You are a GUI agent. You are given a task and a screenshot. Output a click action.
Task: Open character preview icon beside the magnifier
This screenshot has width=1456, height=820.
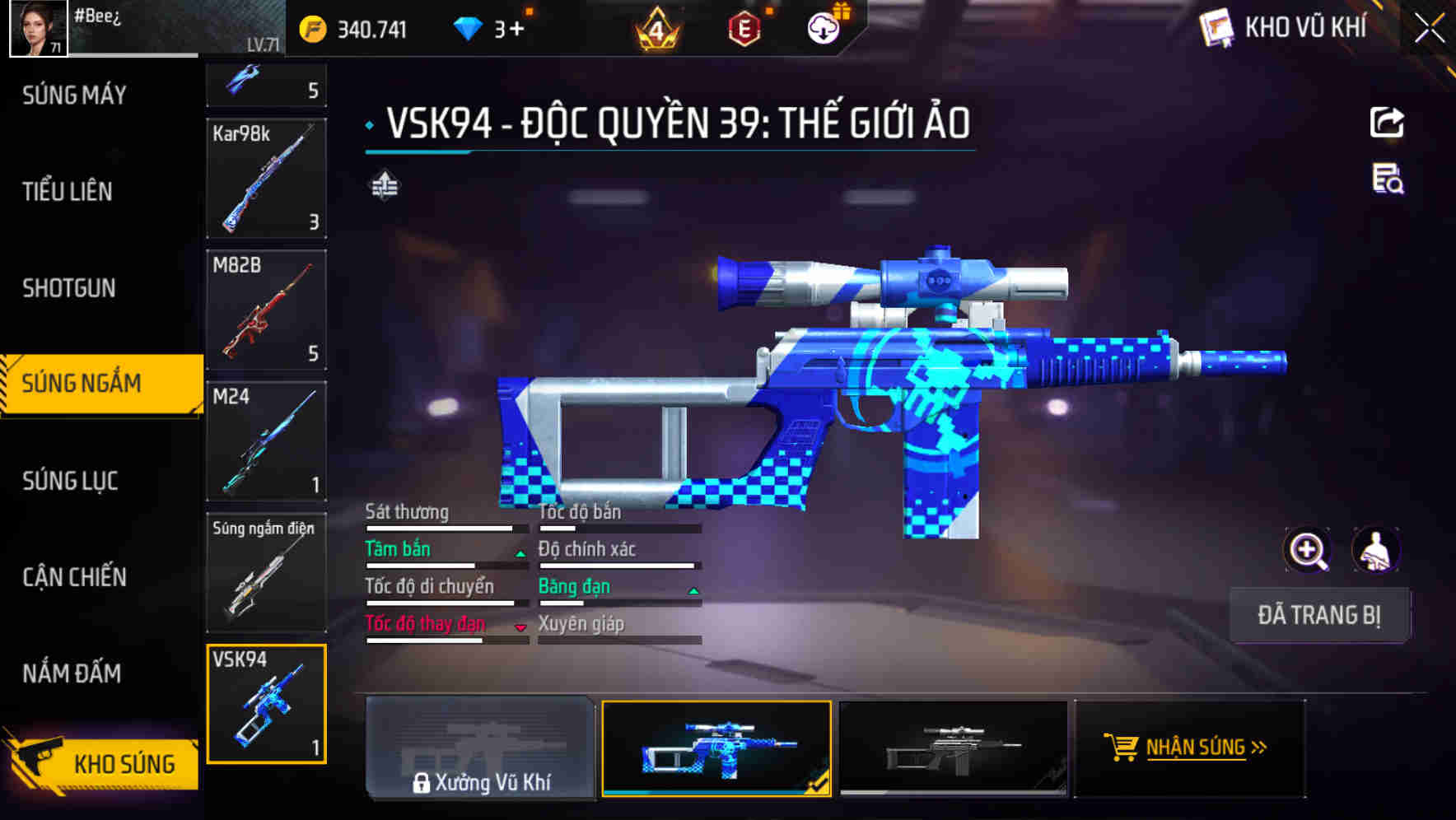point(1374,550)
